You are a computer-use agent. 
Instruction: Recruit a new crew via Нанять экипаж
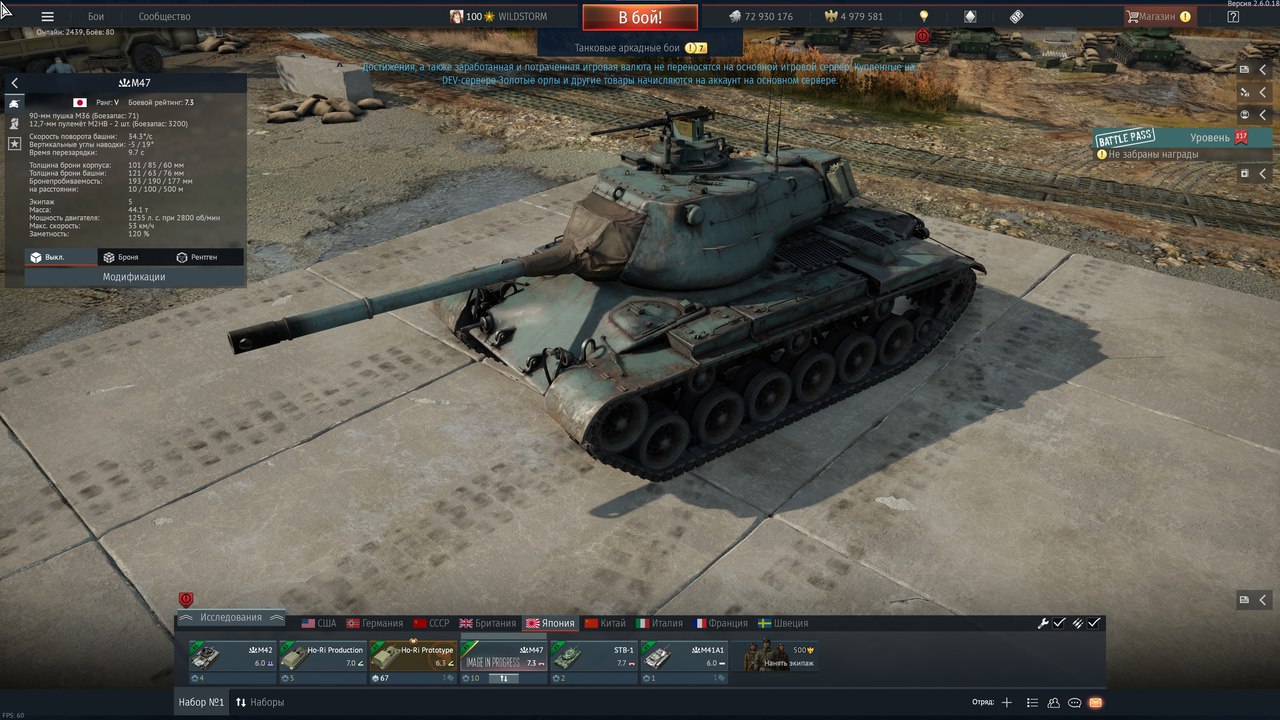[x=780, y=657]
